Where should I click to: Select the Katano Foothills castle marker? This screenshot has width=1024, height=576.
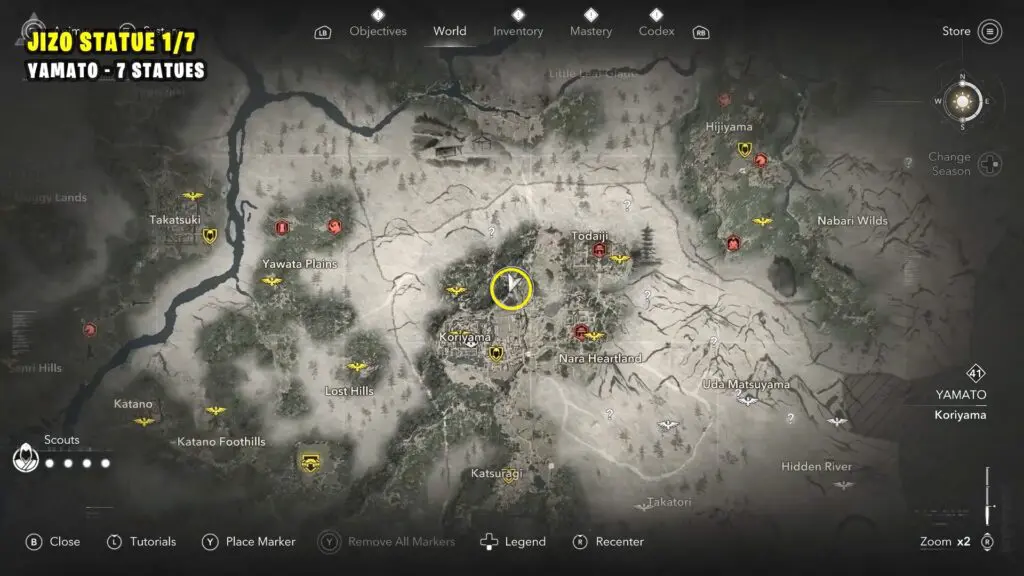[x=311, y=463]
